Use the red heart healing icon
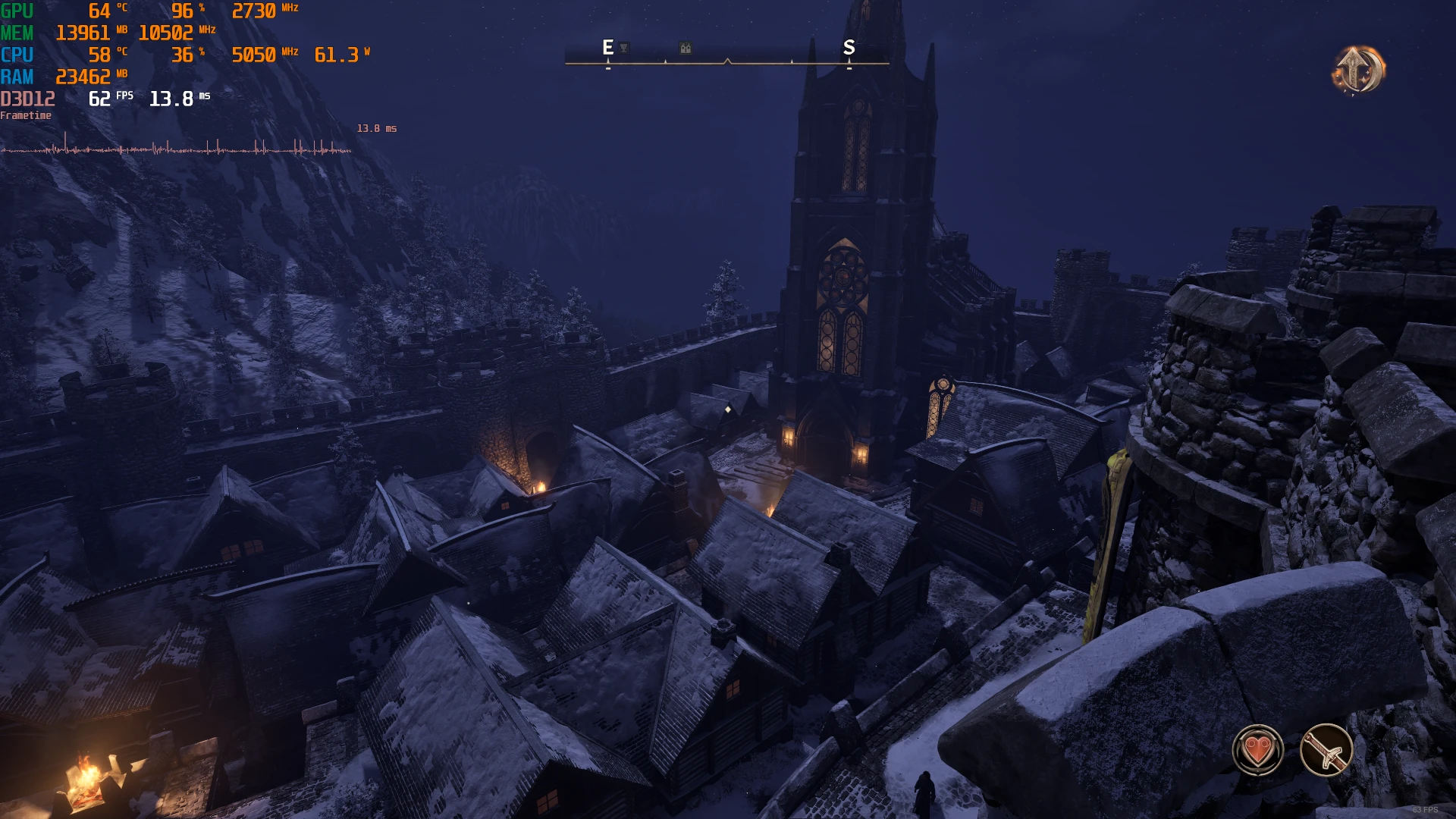This screenshot has width=1456, height=819. coord(1258,750)
